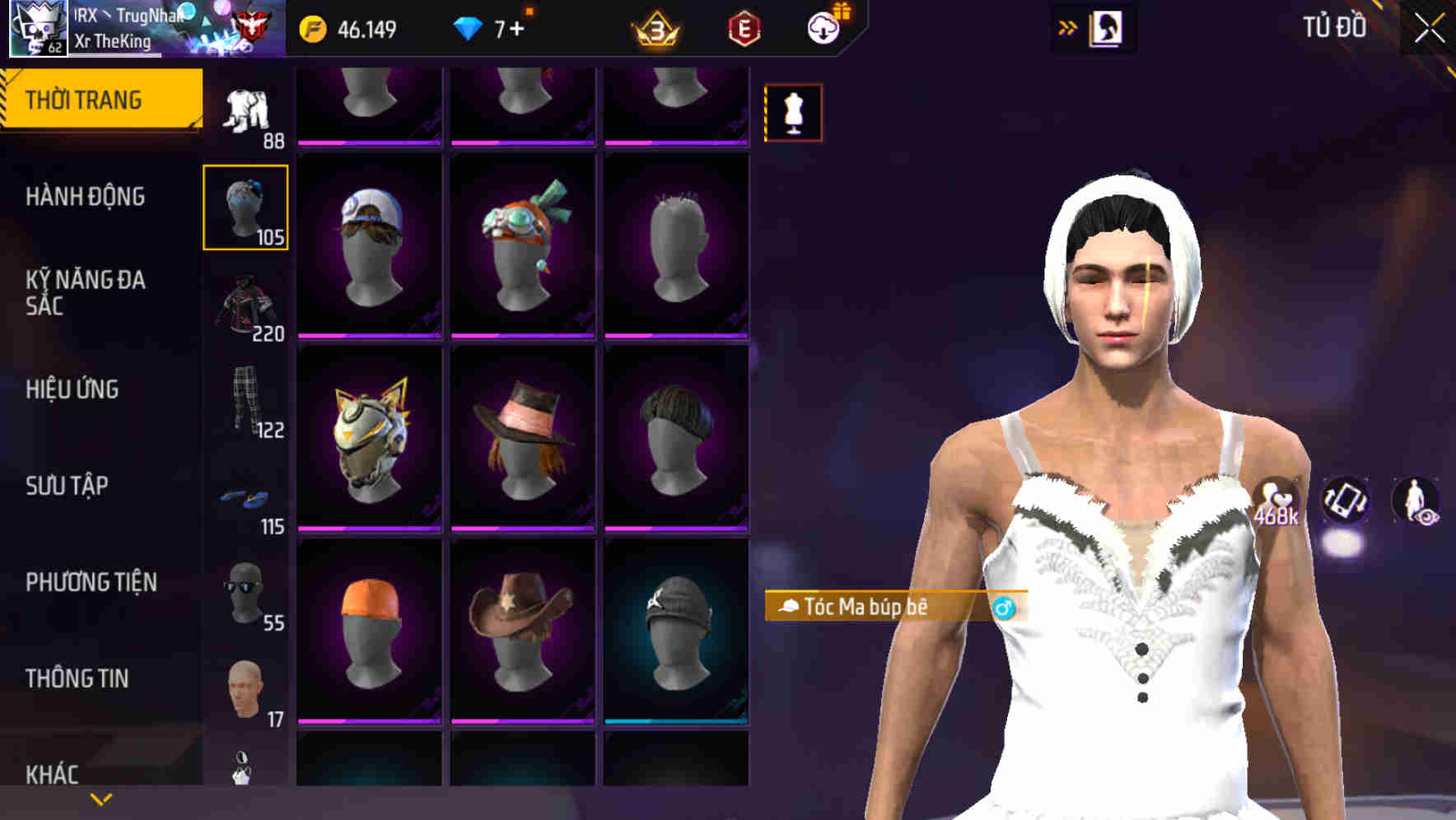Click the EVO badge icon
The width and height of the screenshot is (1456, 820).
[744, 28]
